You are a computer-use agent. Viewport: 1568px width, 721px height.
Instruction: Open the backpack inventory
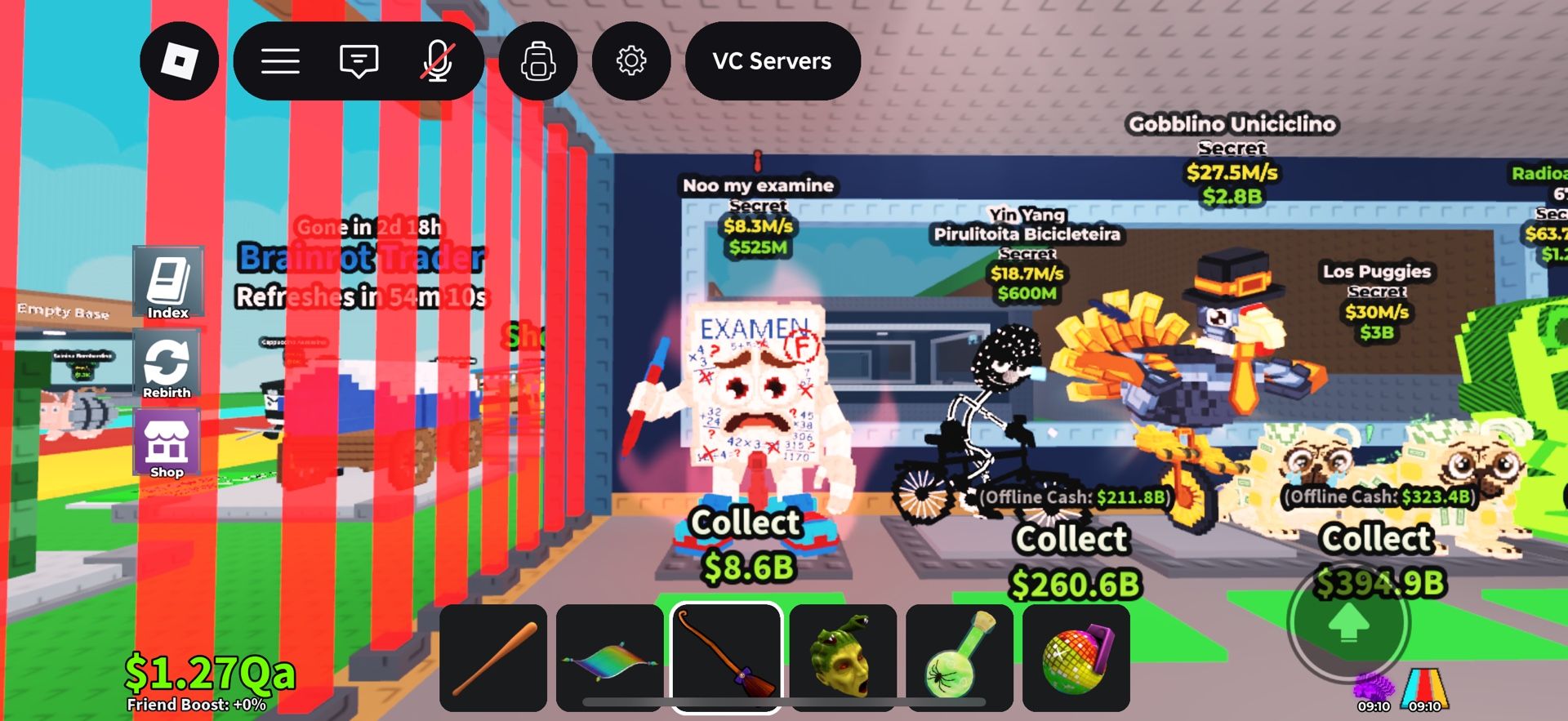click(x=538, y=61)
